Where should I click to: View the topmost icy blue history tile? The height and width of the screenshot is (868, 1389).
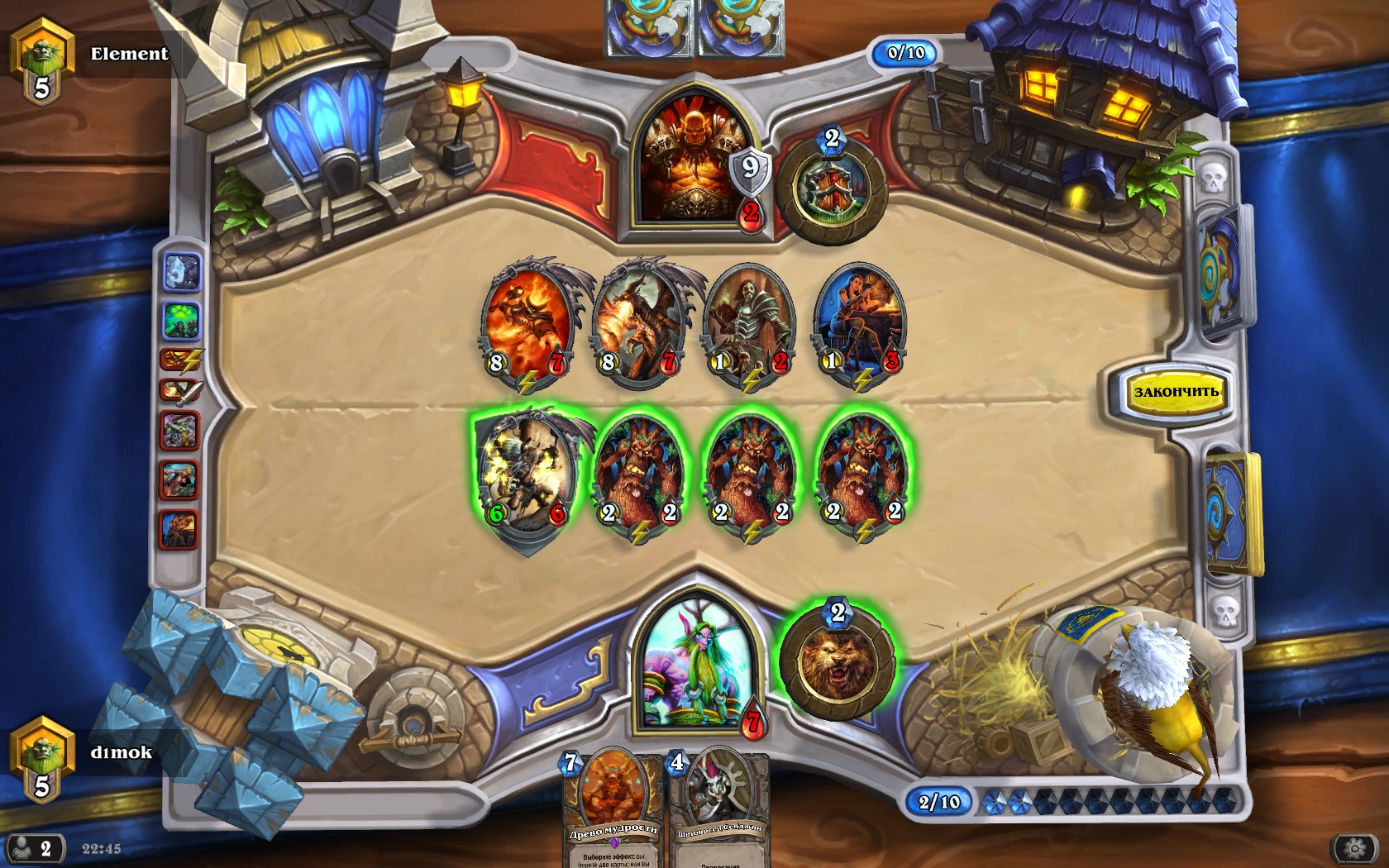point(182,272)
